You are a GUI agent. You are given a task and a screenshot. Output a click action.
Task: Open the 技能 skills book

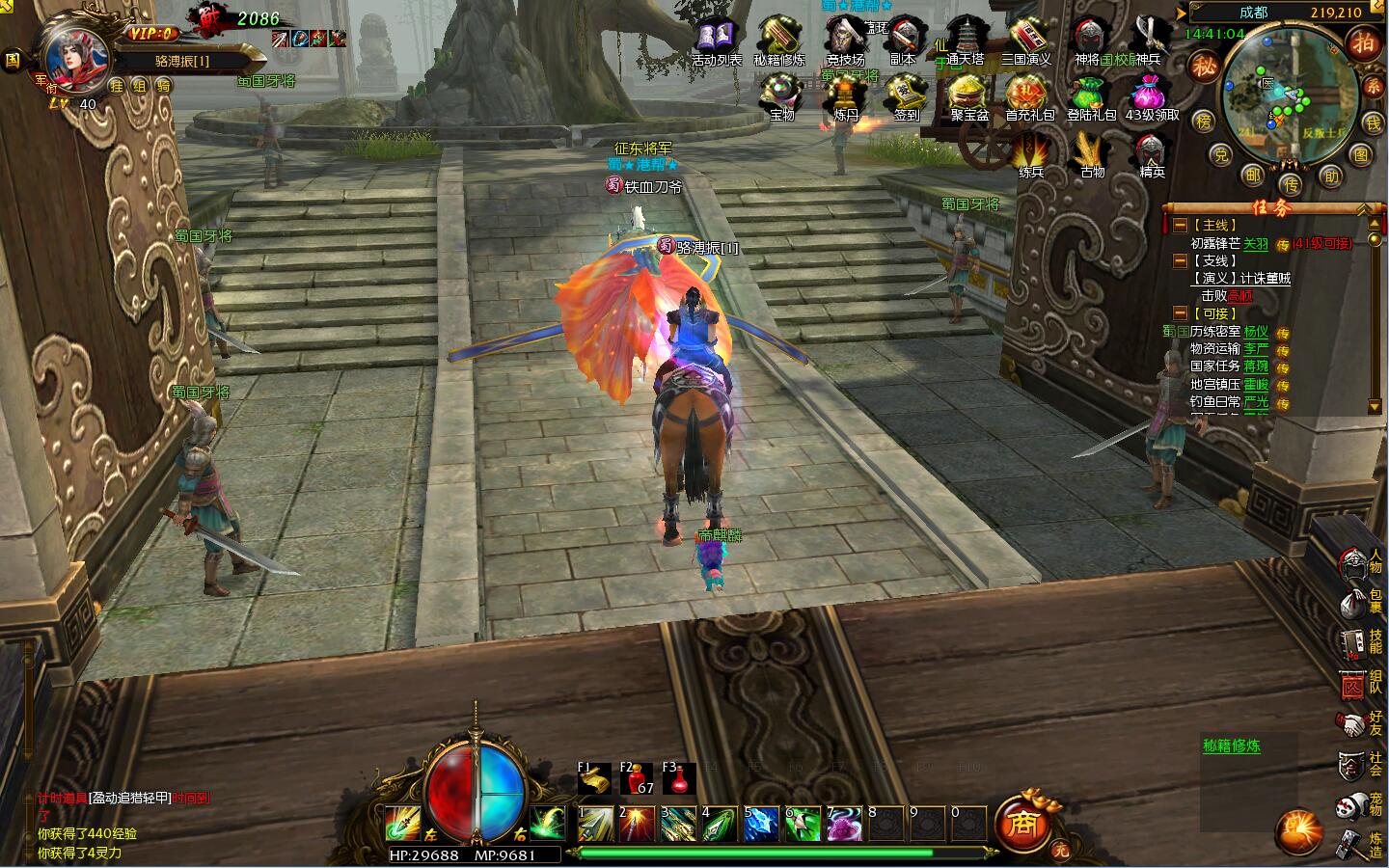1354,642
